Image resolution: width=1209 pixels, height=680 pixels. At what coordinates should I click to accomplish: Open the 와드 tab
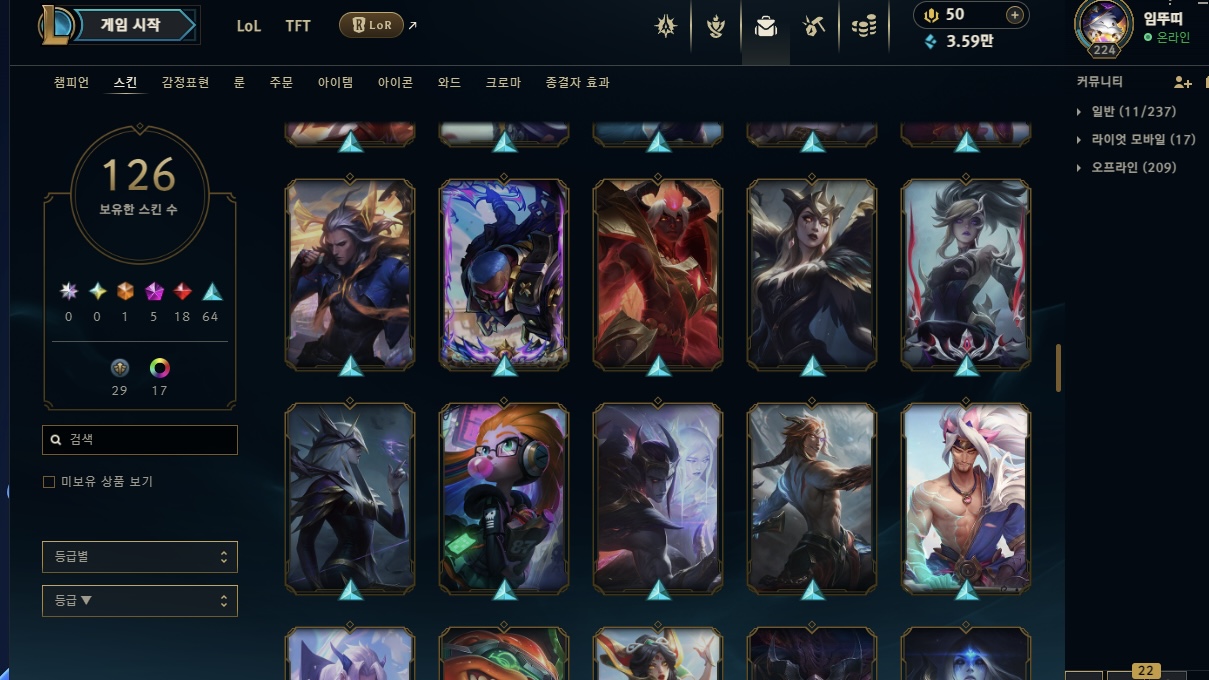pos(449,83)
